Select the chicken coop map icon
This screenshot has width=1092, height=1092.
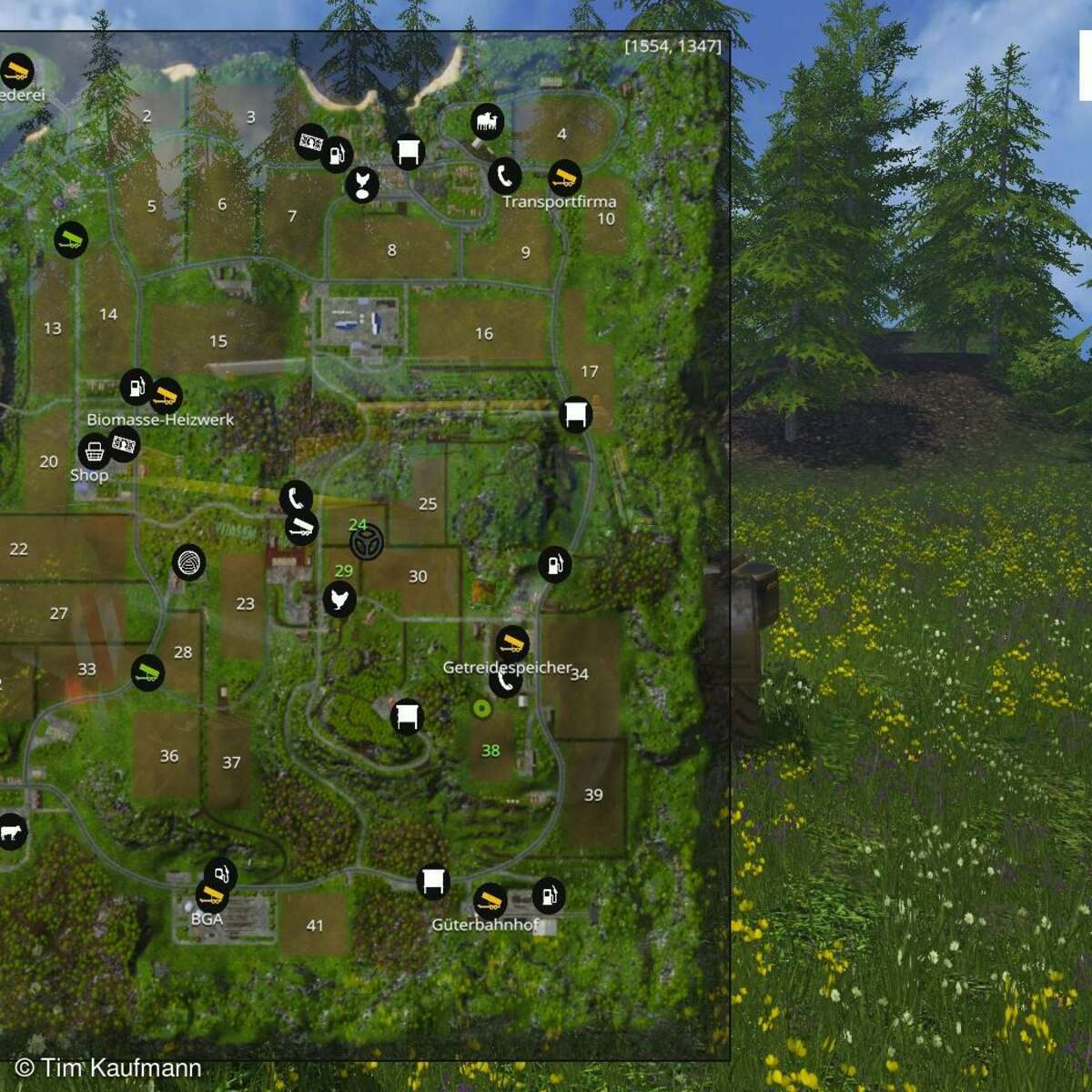pos(339,600)
